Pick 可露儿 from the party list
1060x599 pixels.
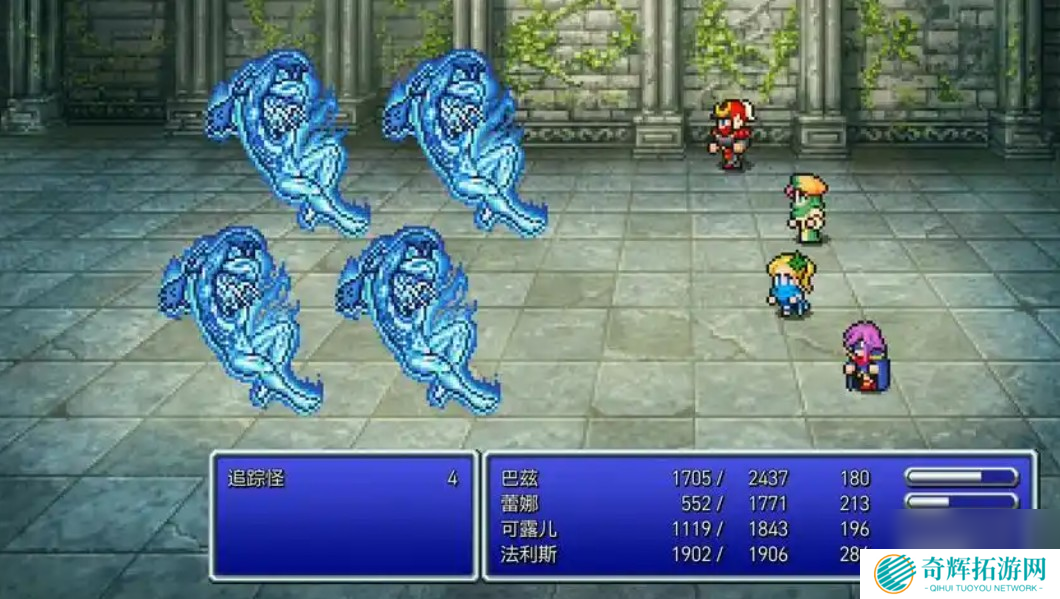coord(529,529)
